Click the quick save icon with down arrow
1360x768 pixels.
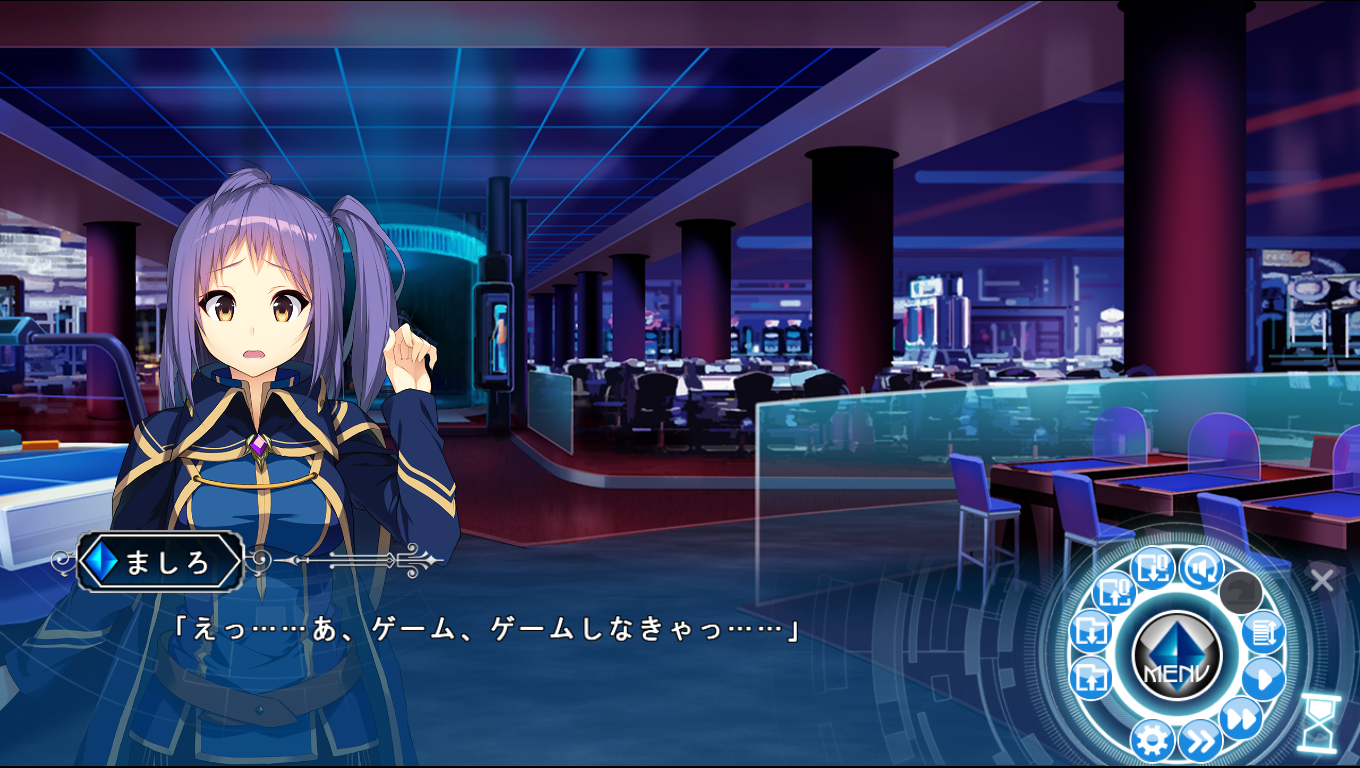[x=1152, y=569]
